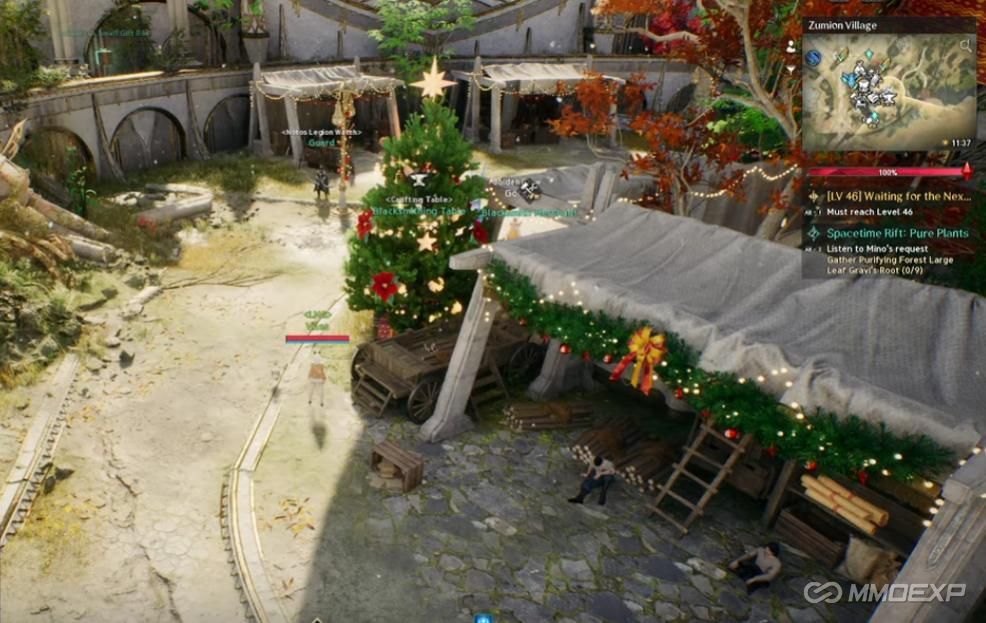Select the Waiting for the Next quest entry

tap(897, 197)
